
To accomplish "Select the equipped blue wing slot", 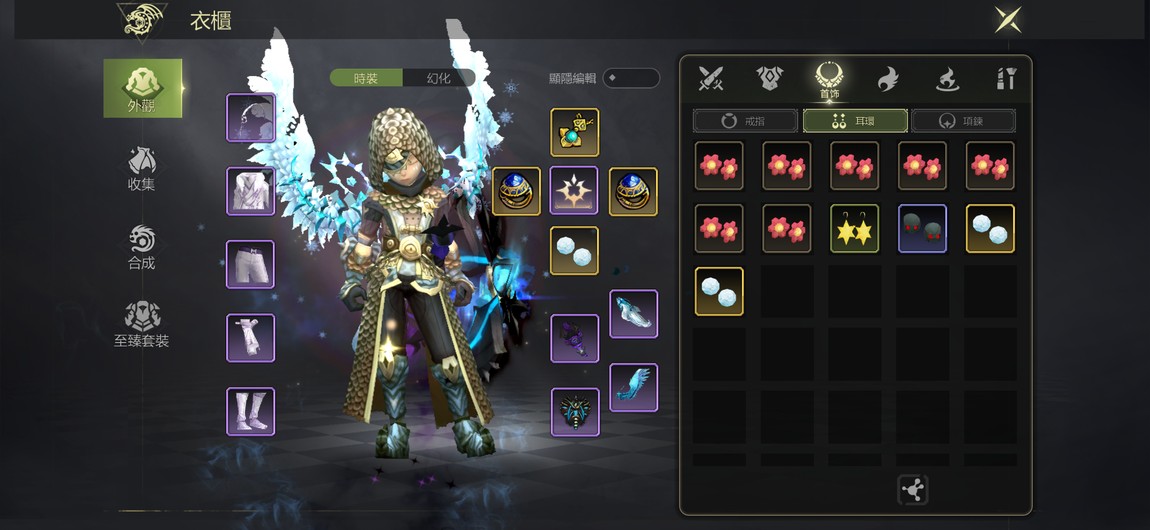I will point(634,387).
